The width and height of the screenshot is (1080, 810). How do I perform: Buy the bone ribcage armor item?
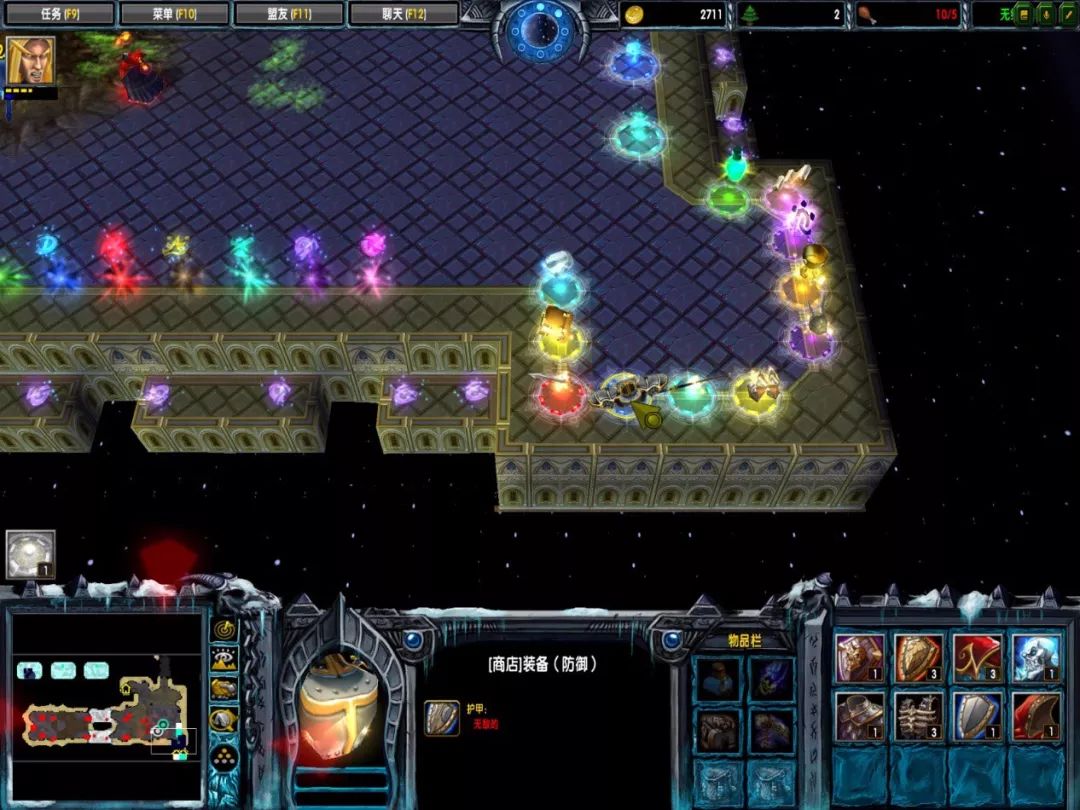pos(919,716)
